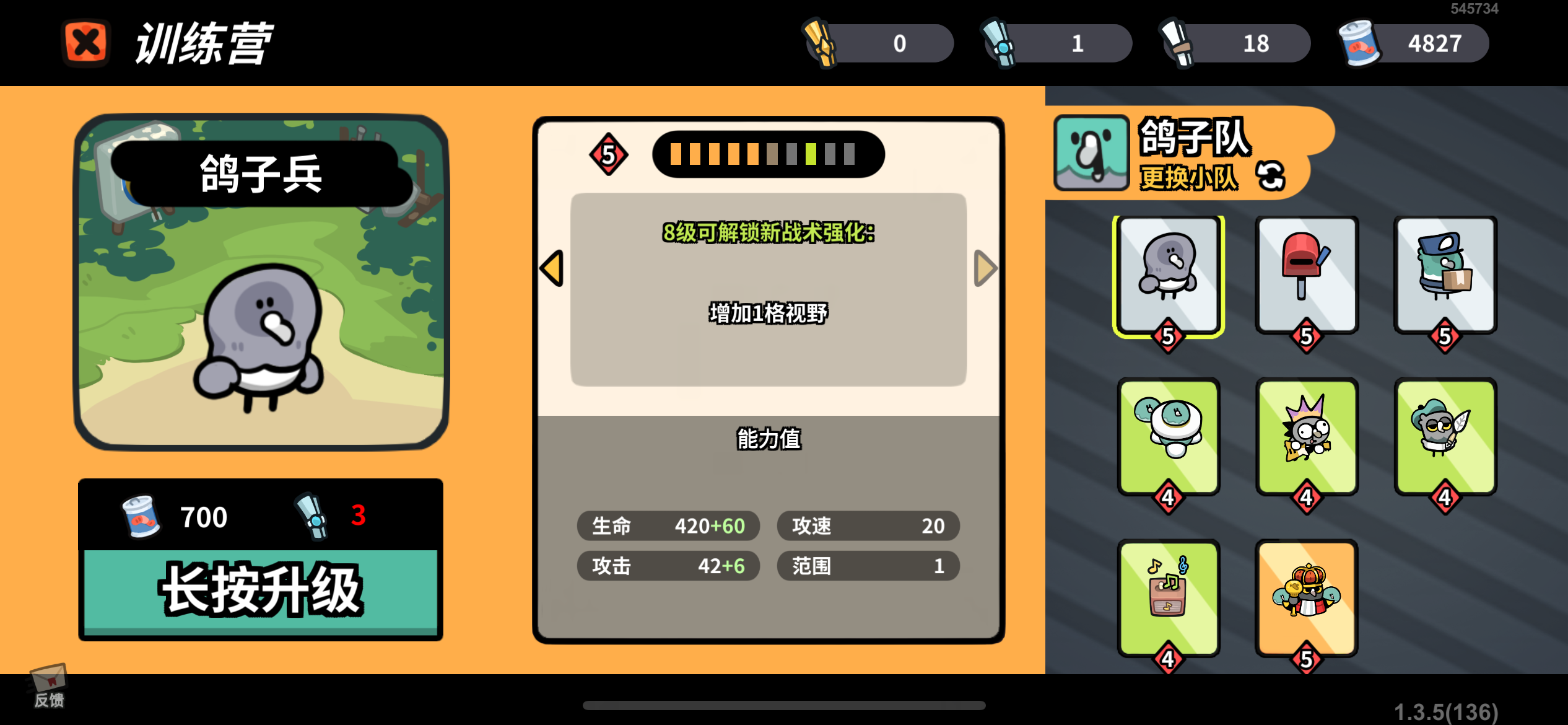The width and height of the screenshot is (1568, 725).
Task: Select the winged elder pigeon unit
Action: (x=1445, y=438)
